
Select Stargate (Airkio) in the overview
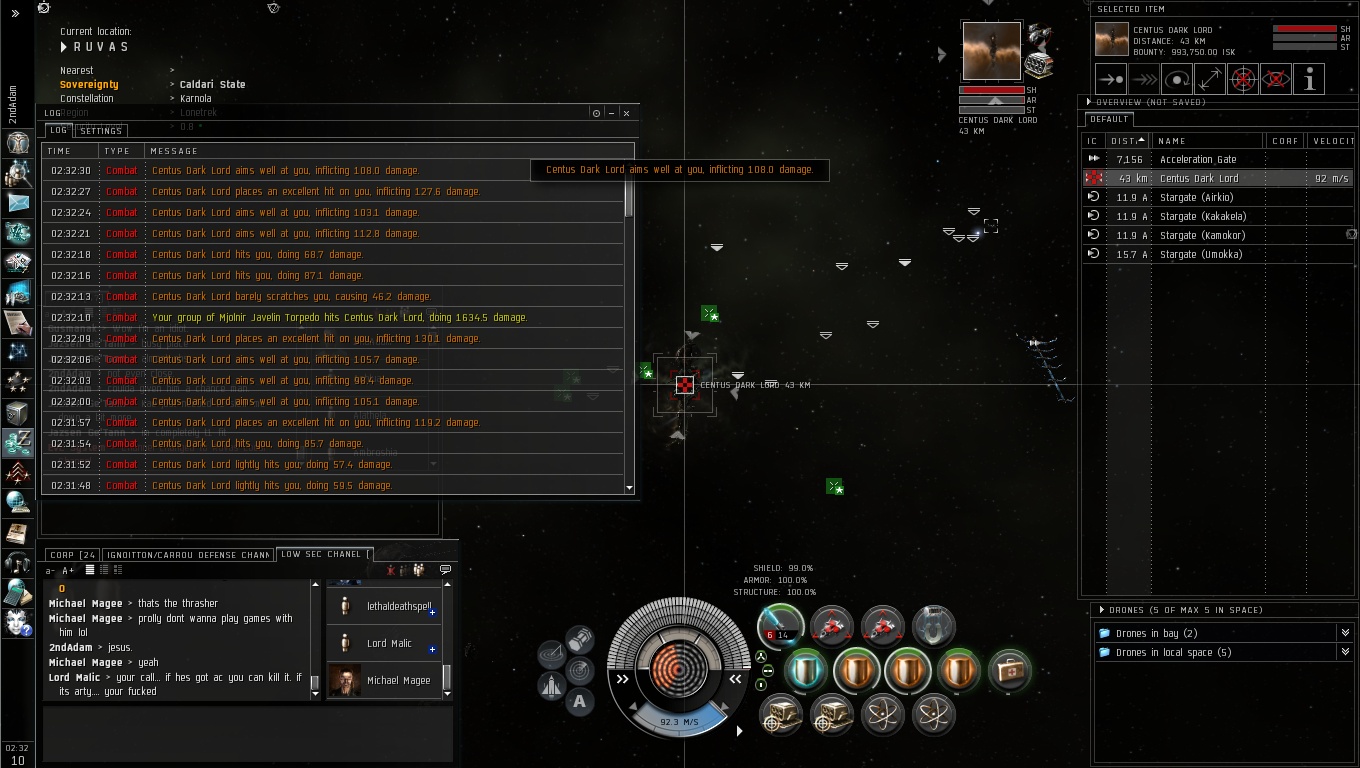[x=1196, y=198]
